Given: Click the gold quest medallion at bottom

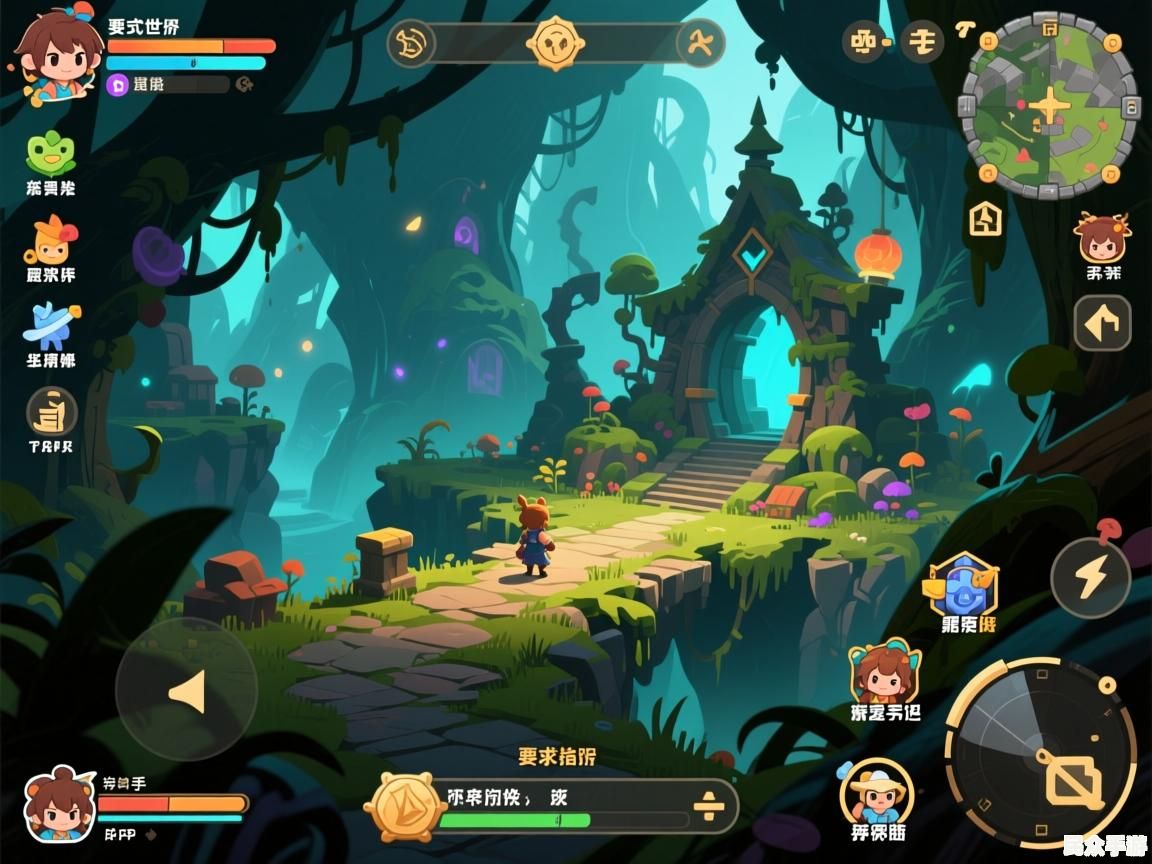Looking at the screenshot, I should coord(403,806).
